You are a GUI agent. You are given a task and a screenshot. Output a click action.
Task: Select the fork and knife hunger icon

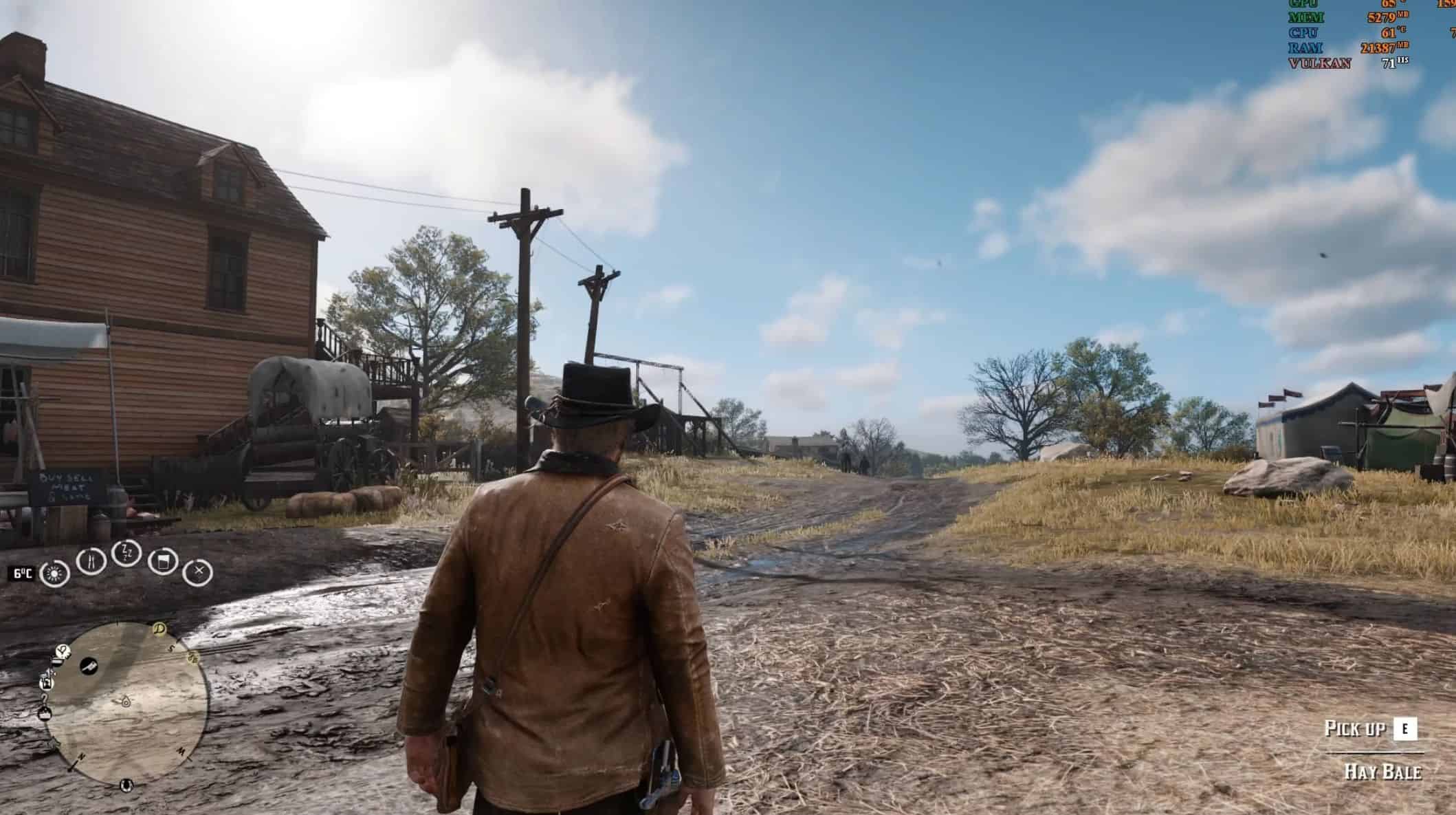[91, 561]
